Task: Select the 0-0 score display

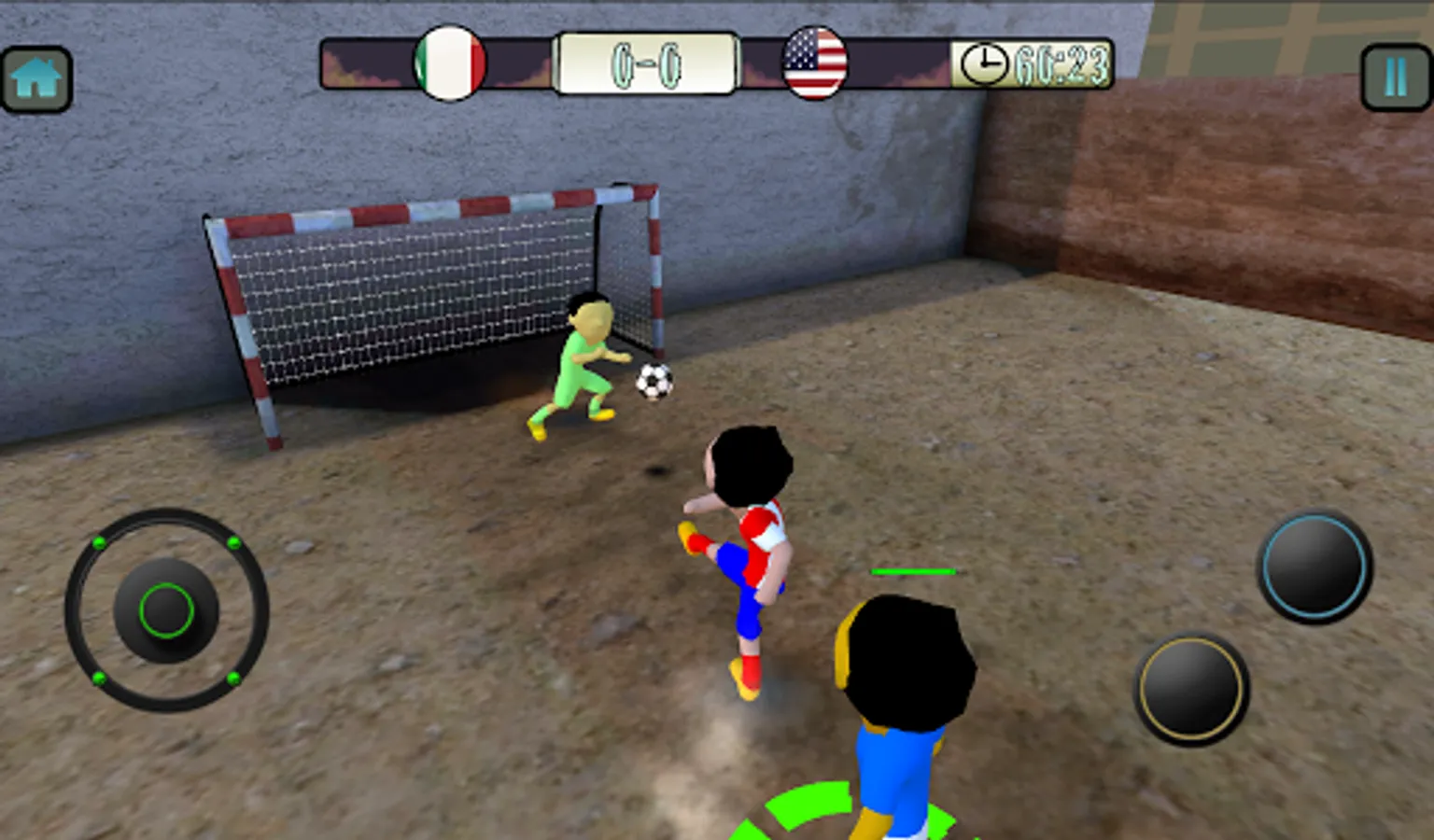Action: tap(646, 63)
